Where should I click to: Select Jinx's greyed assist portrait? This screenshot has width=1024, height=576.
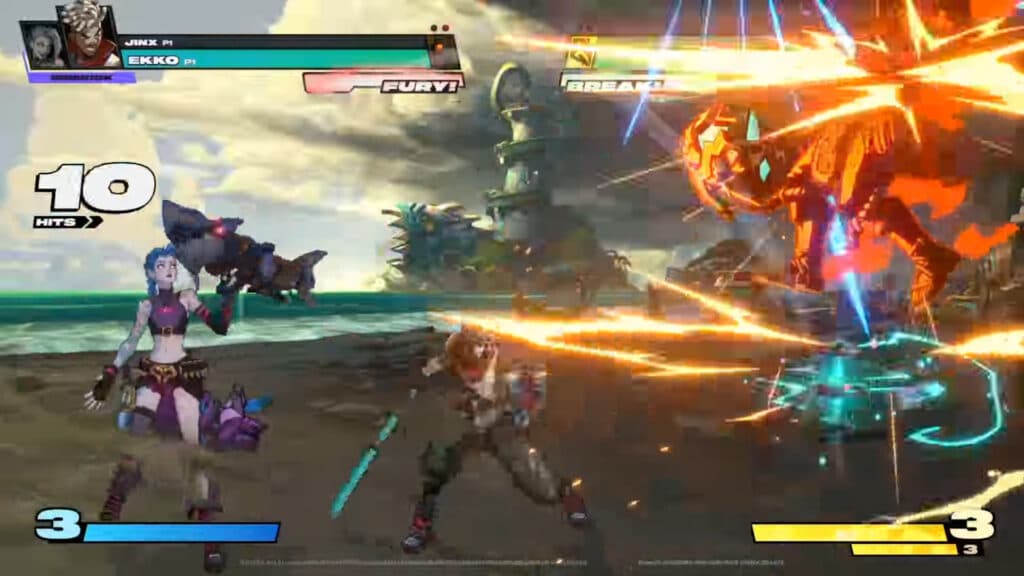click(x=42, y=45)
